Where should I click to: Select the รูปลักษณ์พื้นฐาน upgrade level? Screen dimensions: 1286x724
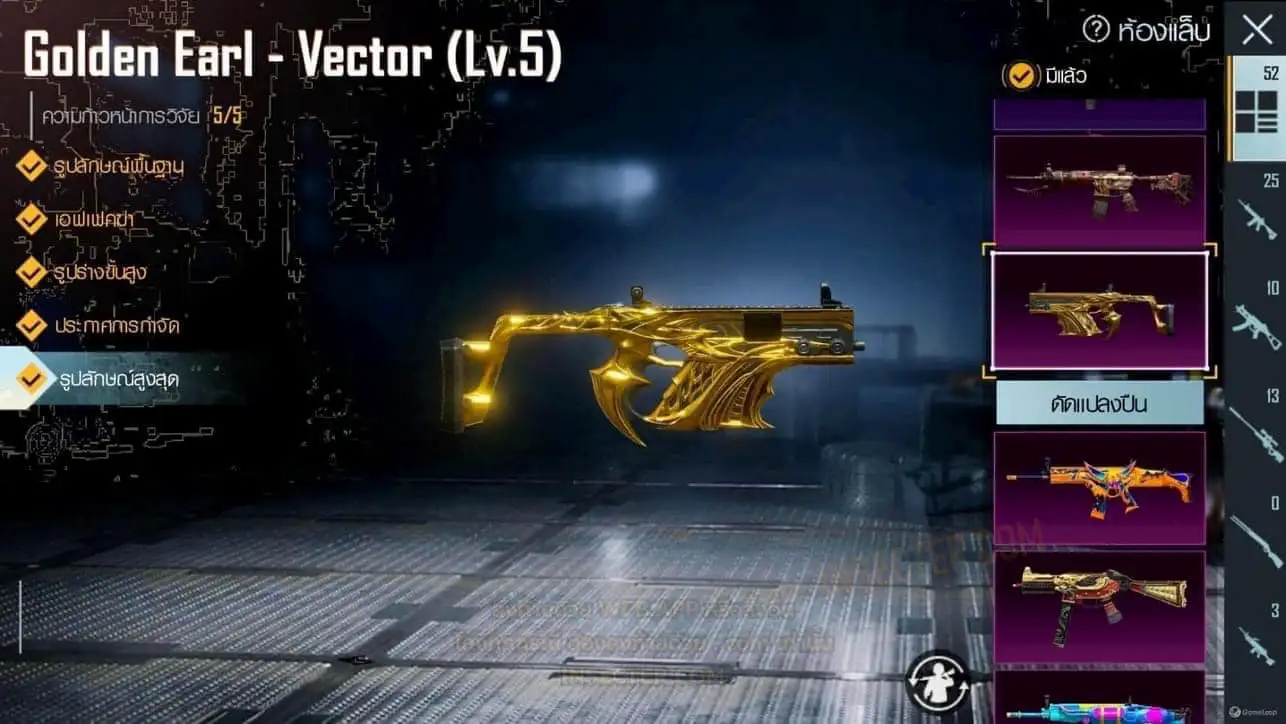point(120,166)
